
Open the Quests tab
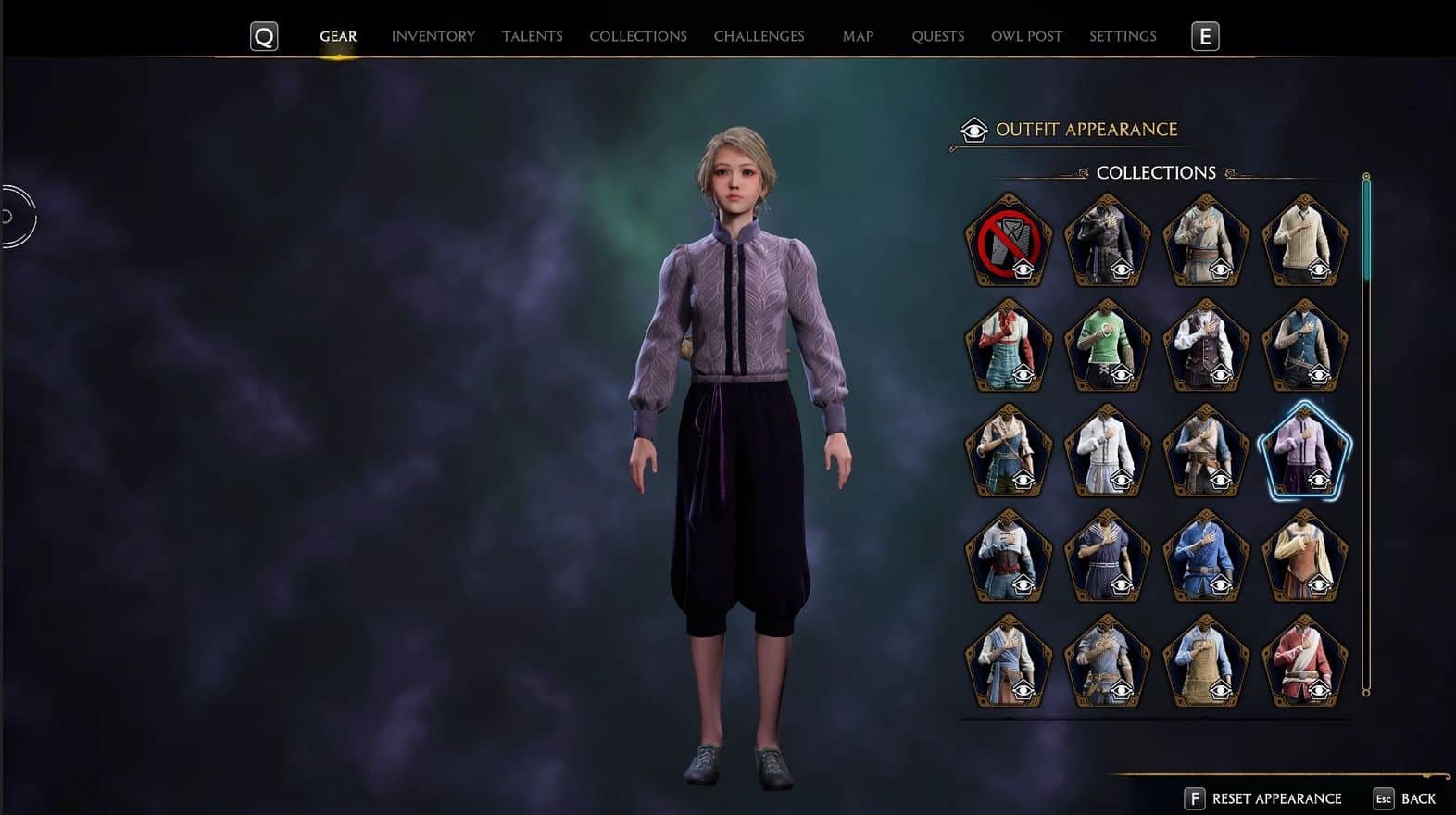[937, 36]
